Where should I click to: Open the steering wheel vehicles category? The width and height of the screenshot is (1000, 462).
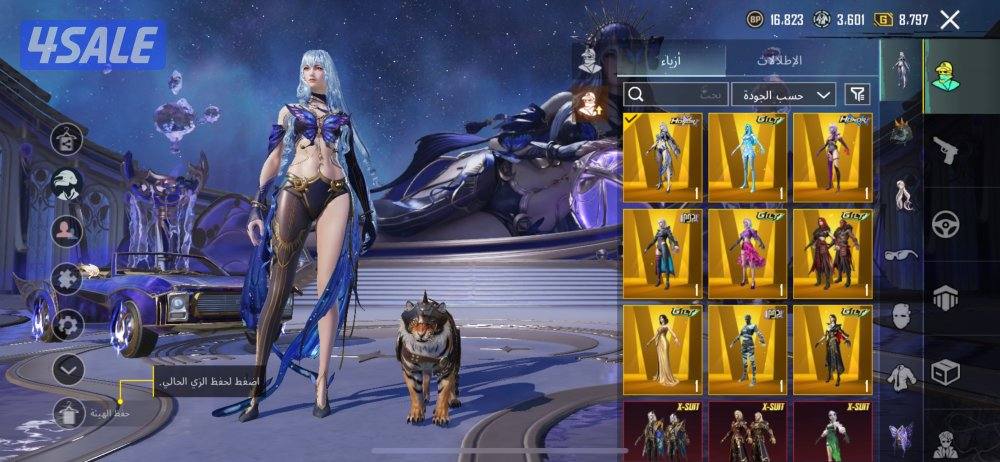click(943, 224)
